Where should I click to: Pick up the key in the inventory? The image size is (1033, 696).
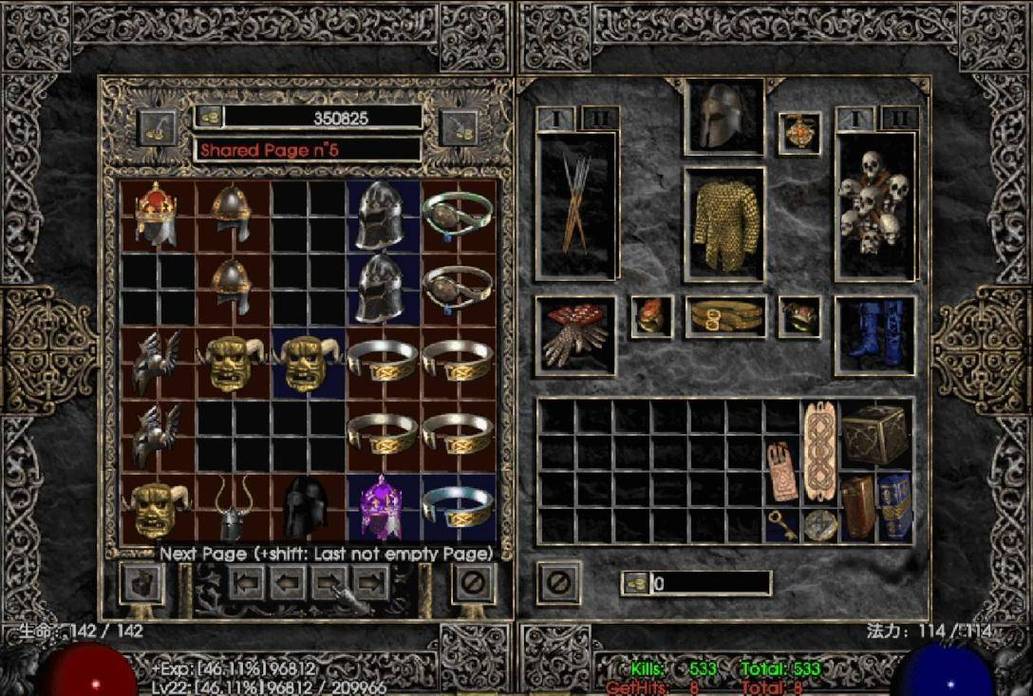782,524
